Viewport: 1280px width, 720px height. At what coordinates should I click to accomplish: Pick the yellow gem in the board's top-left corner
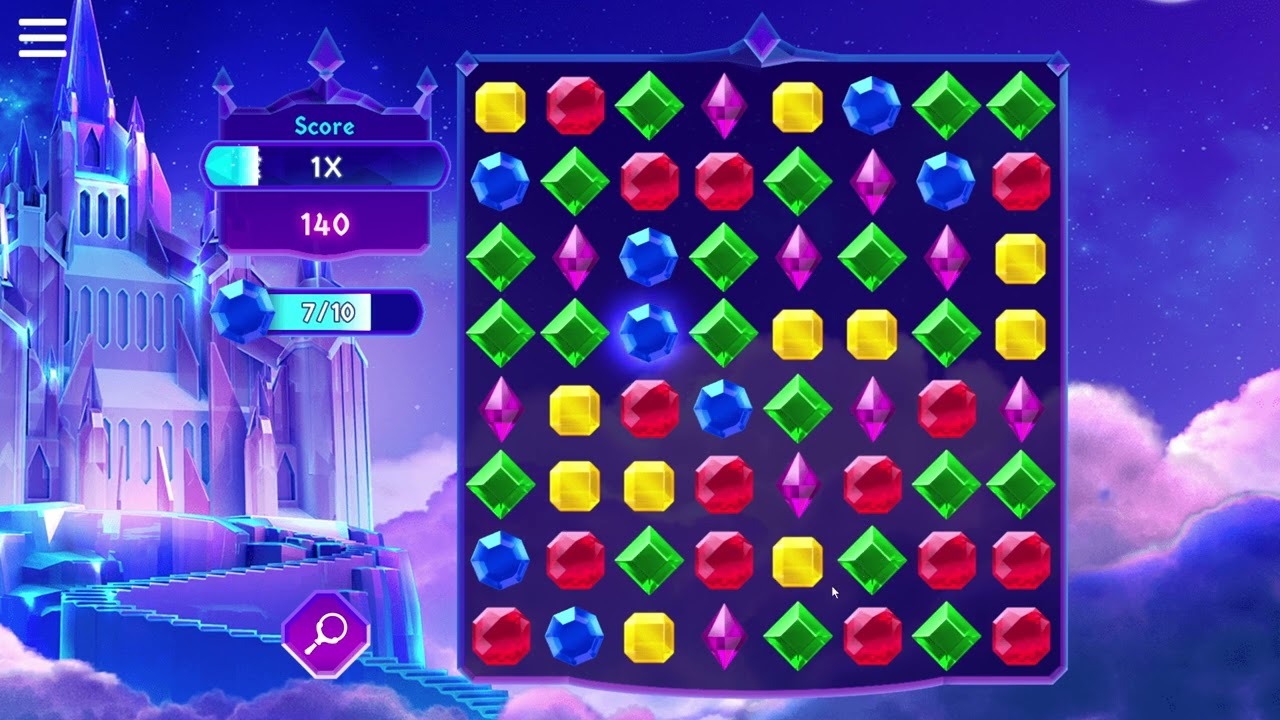click(500, 106)
